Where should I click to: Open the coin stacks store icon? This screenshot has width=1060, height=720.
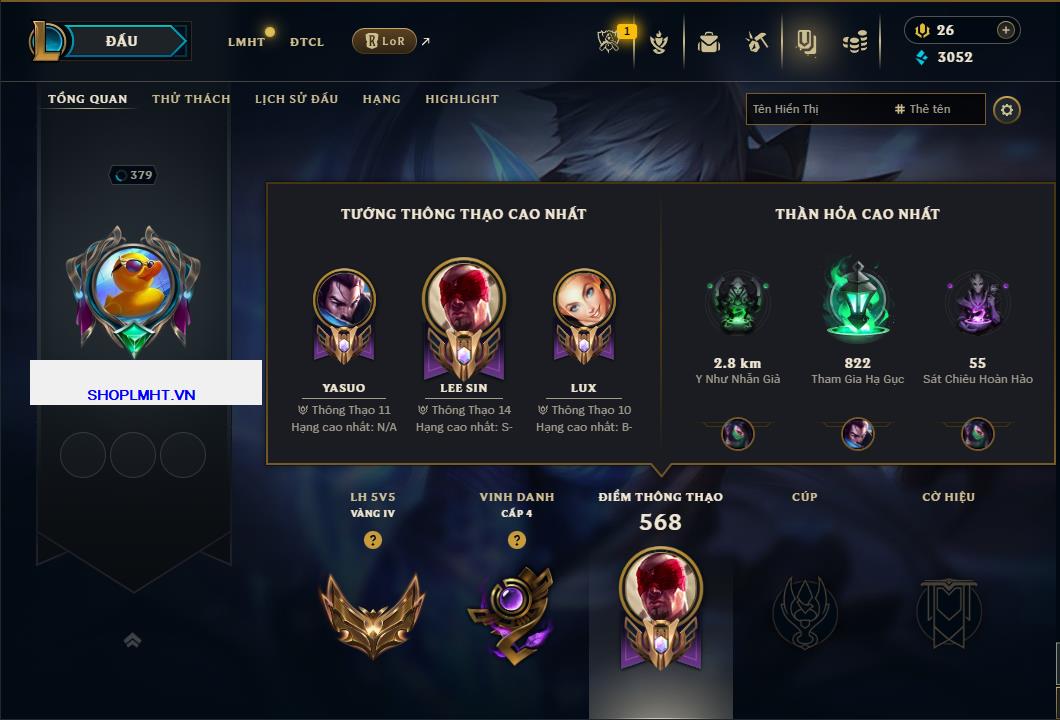point(854,42)
